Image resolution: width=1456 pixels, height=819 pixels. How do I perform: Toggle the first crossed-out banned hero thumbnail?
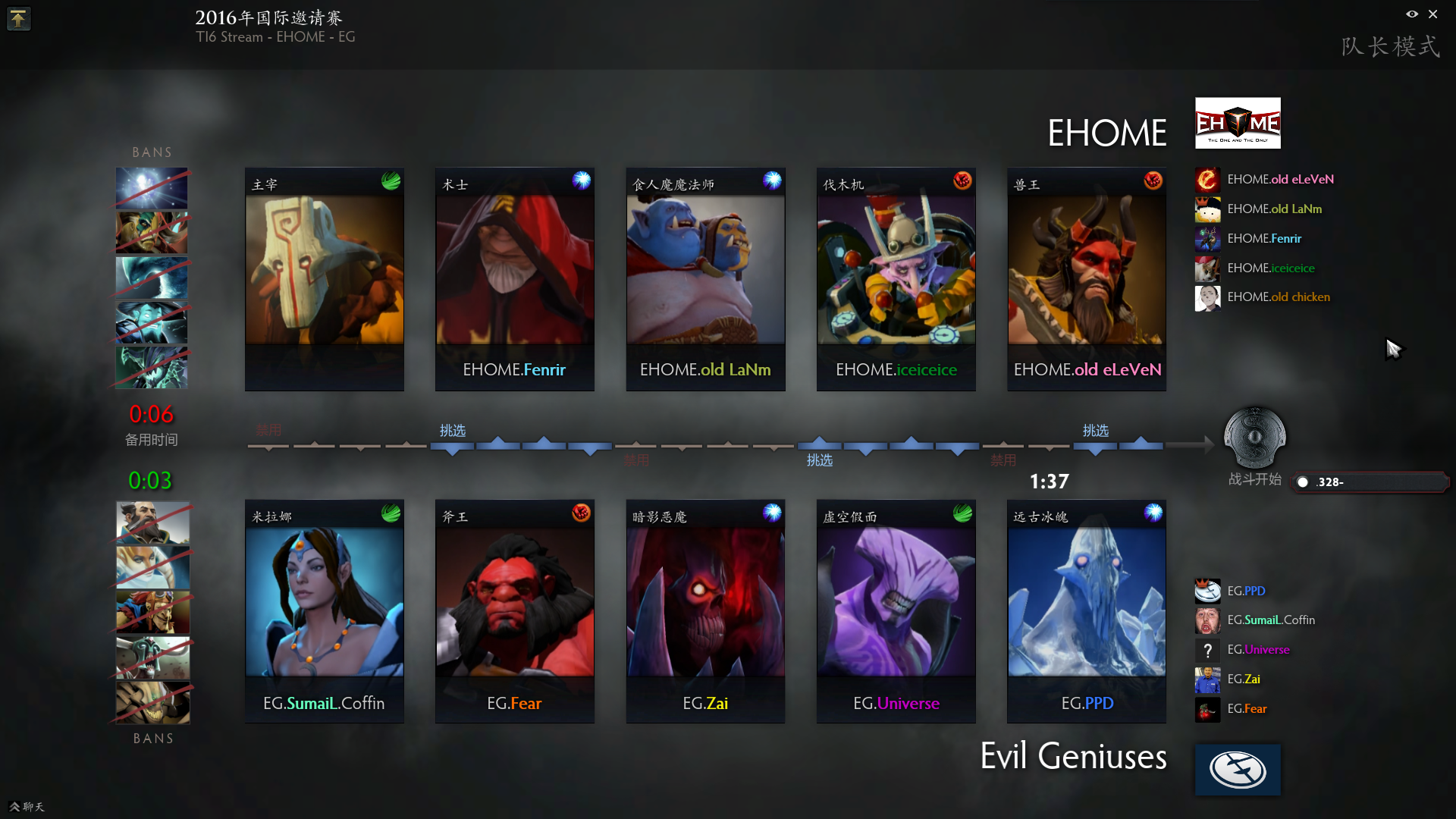(x=151, y=188)
